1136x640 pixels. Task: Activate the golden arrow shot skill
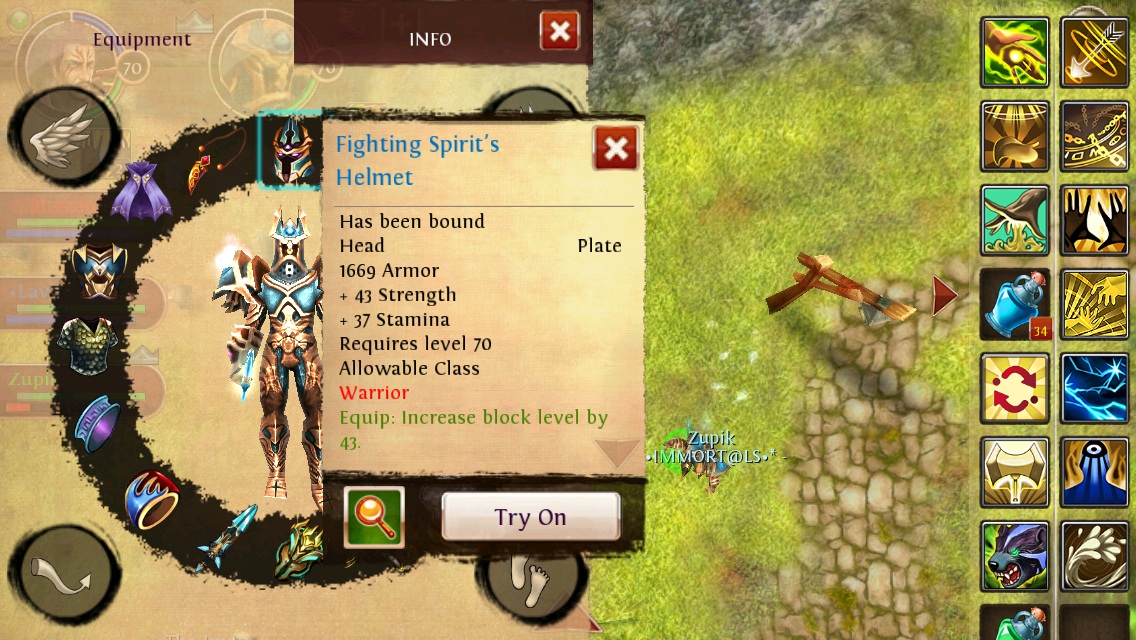point(1095,52)
